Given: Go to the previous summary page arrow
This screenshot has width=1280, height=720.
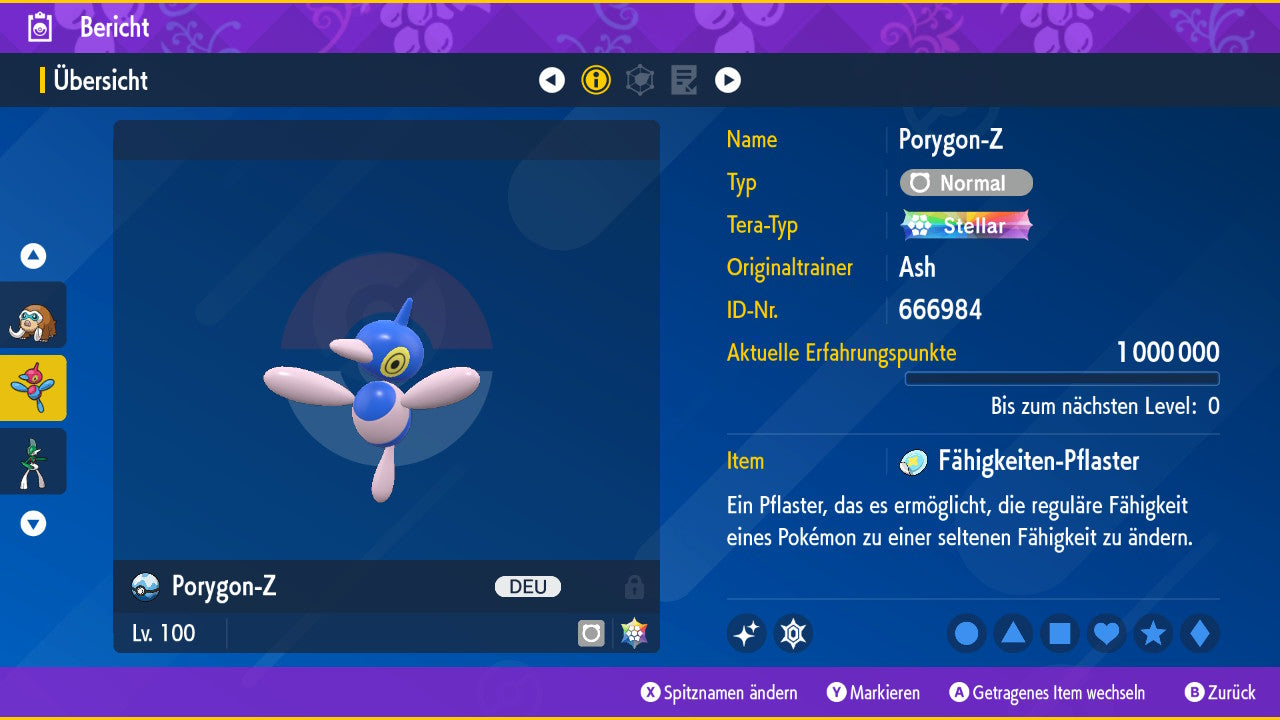Looking at the screenshot, I should pos(552,80).
